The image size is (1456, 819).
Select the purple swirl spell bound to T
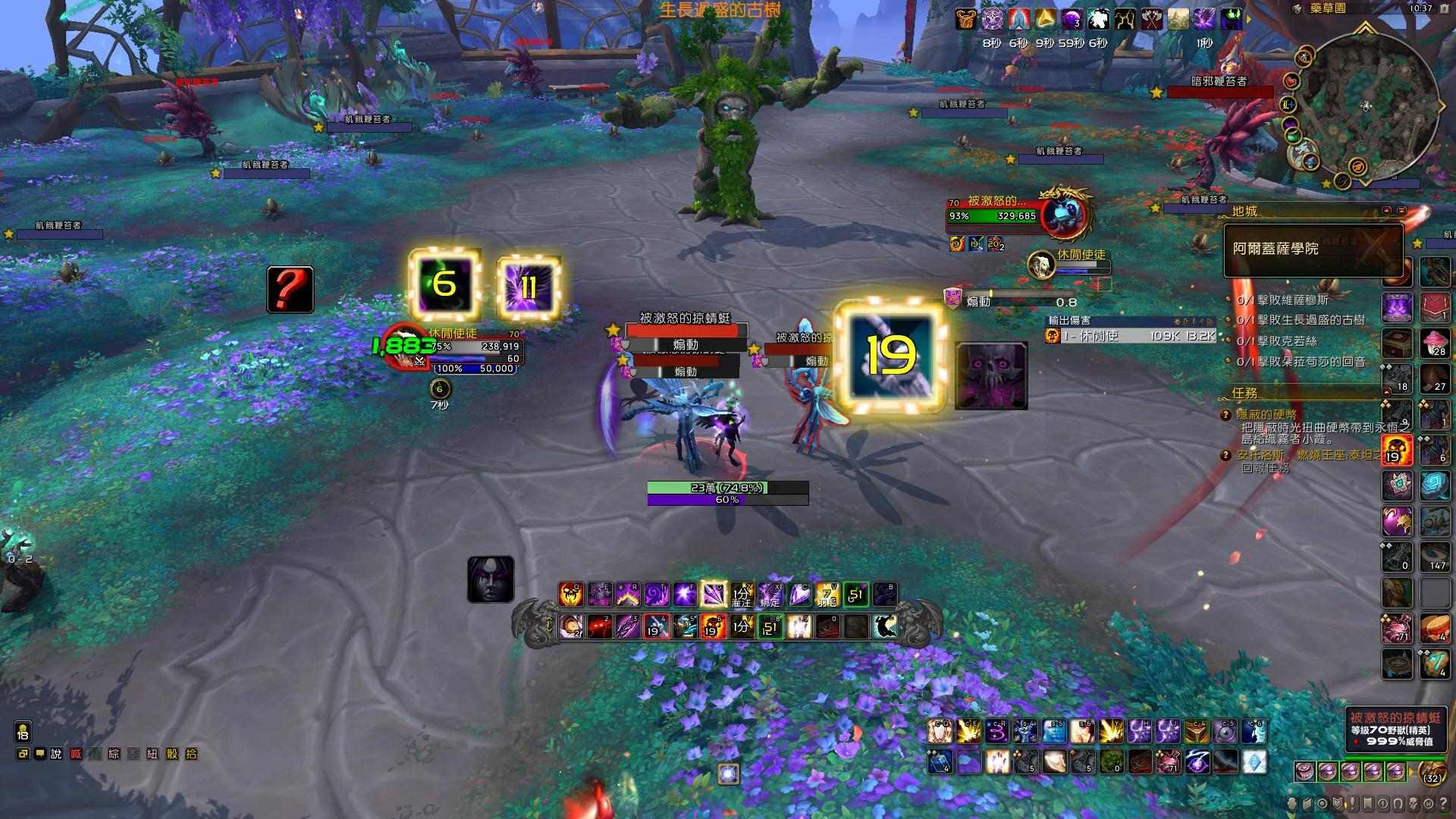[657, 594]
